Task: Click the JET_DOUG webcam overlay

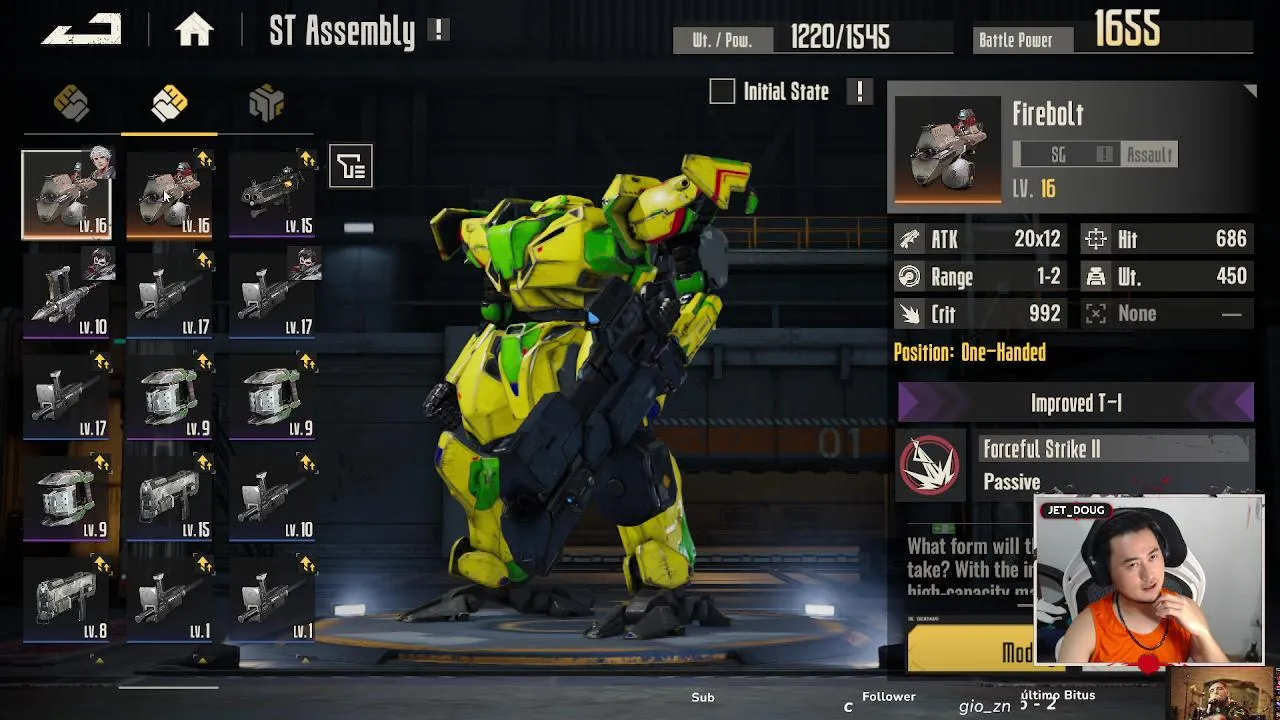Action: click(x=1149, y=580)
